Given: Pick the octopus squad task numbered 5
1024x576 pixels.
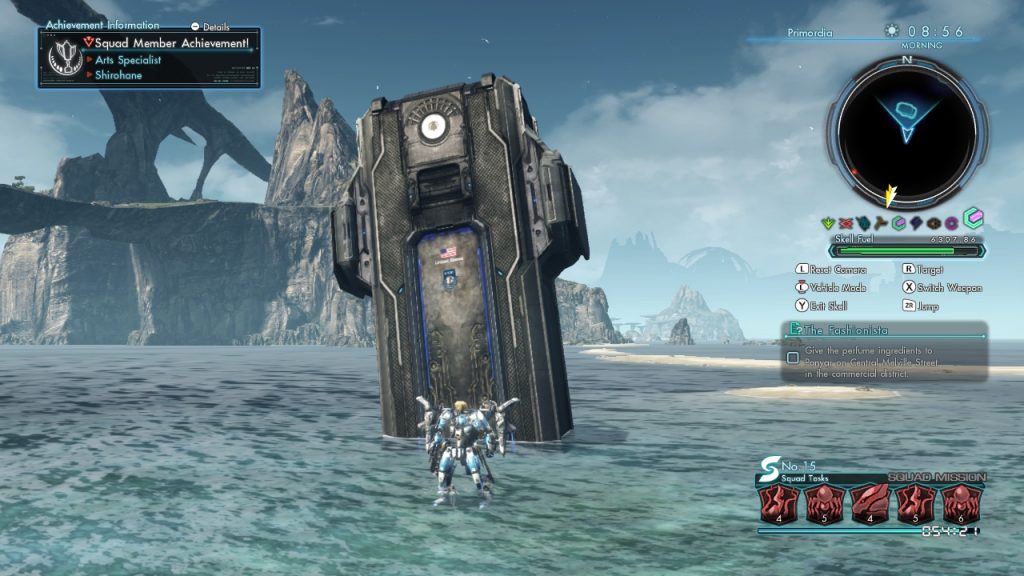Looking at the screenshot, I should [x=825, y=505].
